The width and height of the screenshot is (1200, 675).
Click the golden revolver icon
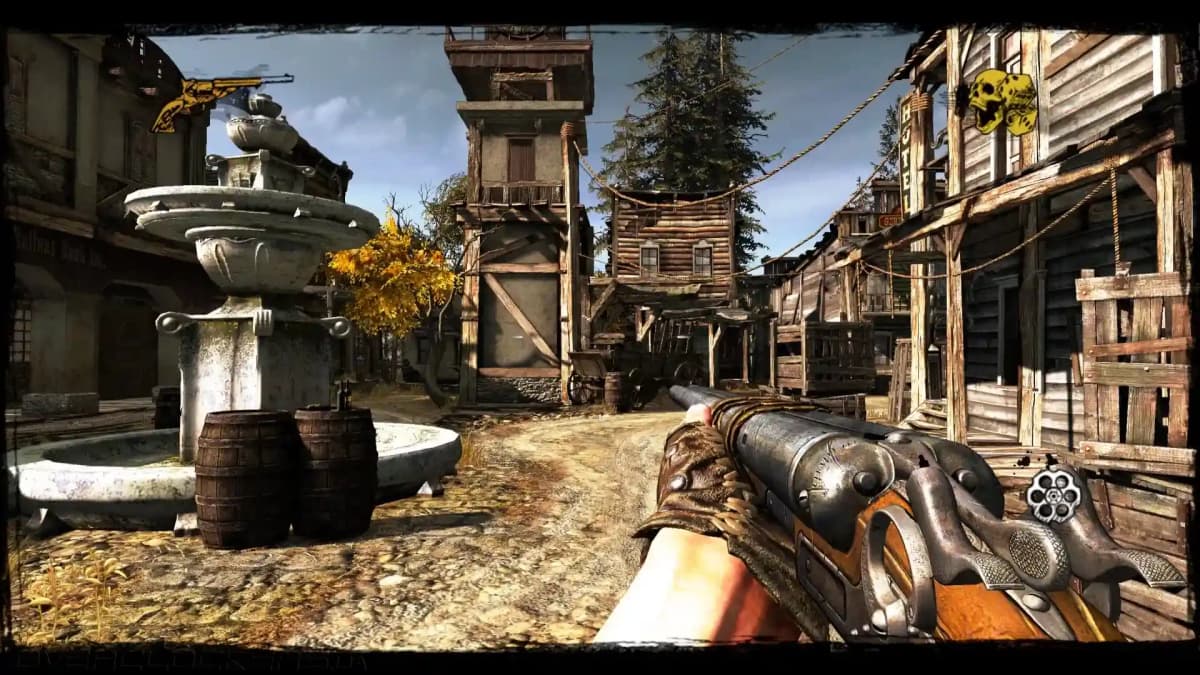[x=212, y=98]
